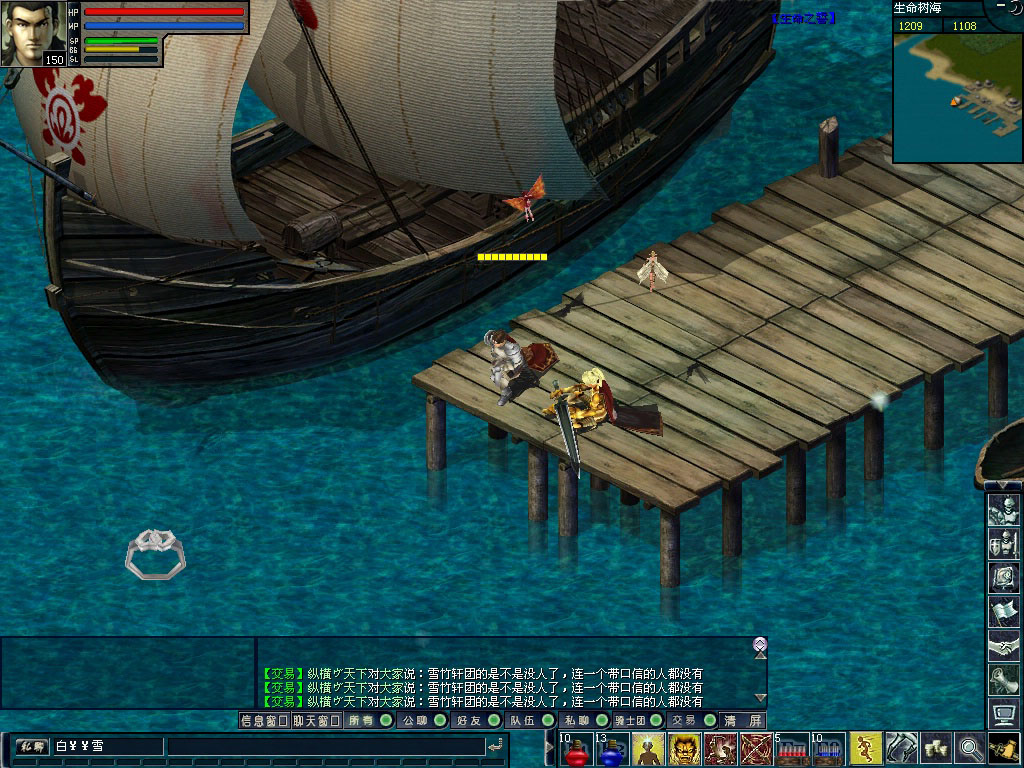Use the blue mana potion slot
Image resolution: width=1024 pixels, height=768 pixels.
click(x=612, y=749)
